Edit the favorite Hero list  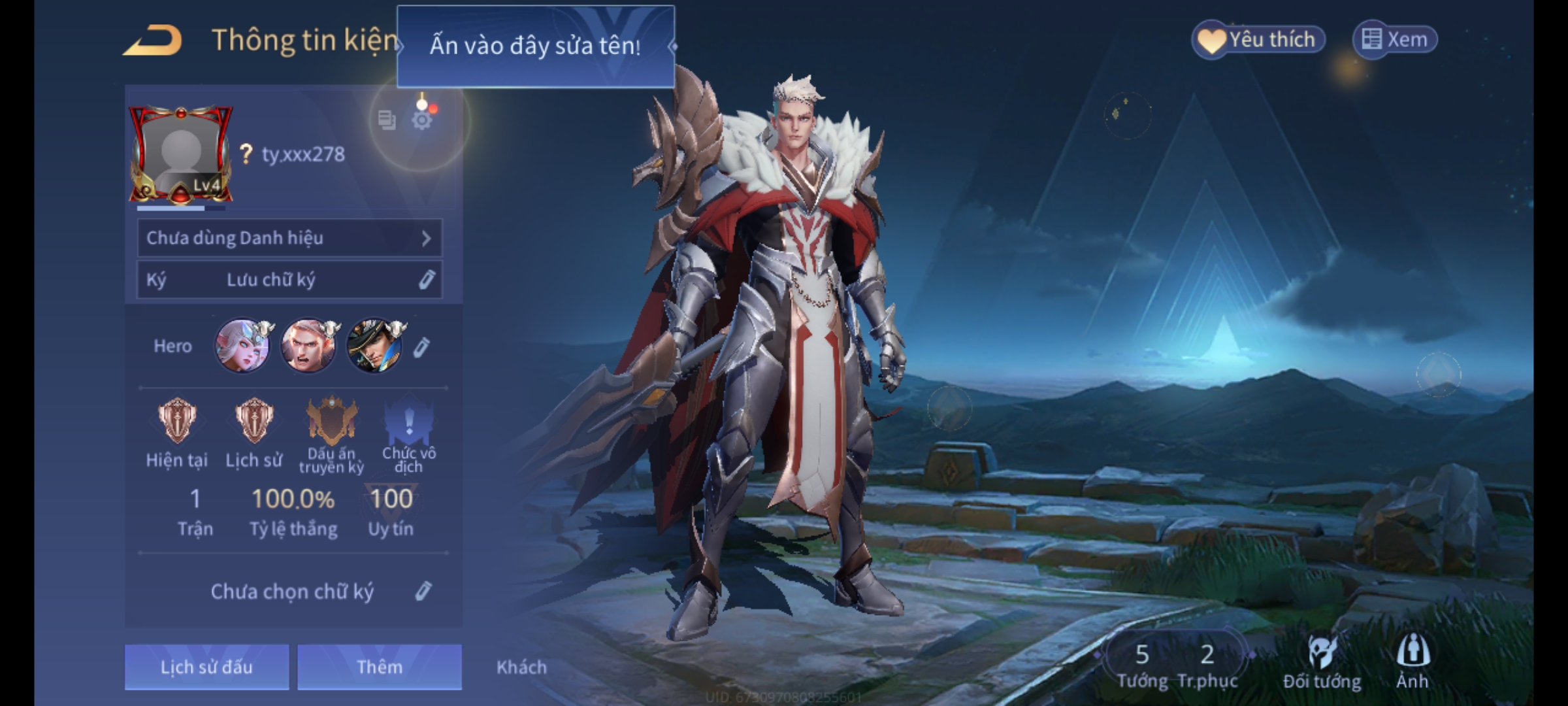(422, 347)
